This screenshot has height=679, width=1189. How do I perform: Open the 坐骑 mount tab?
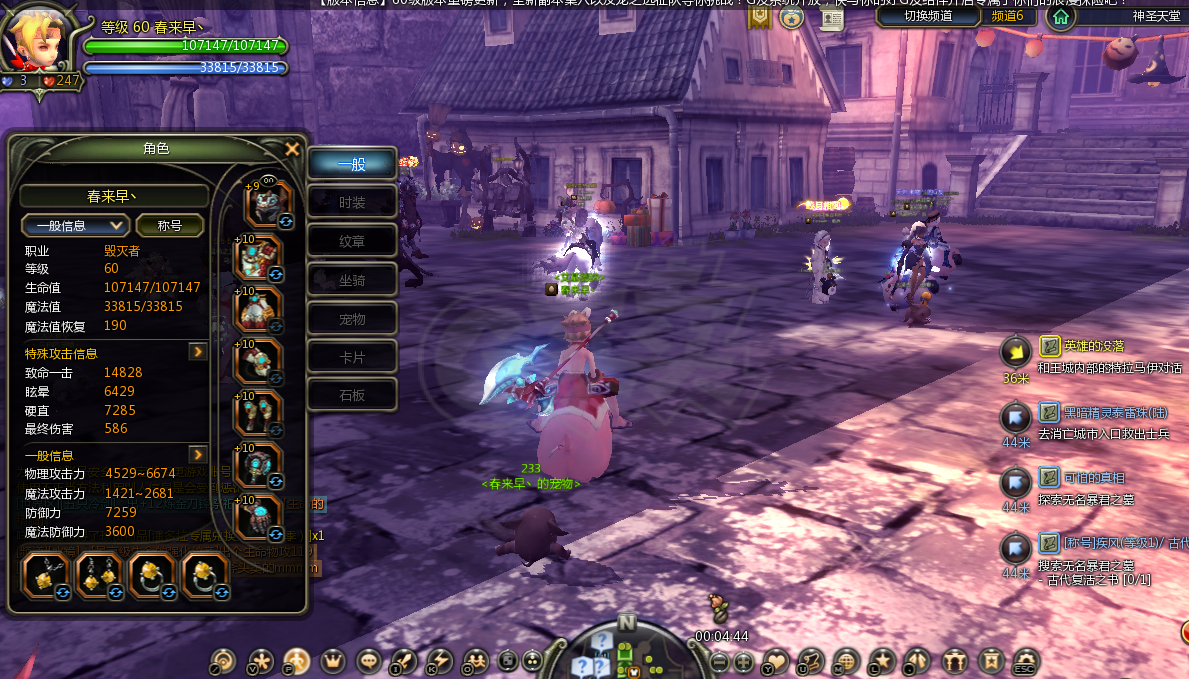352,280
